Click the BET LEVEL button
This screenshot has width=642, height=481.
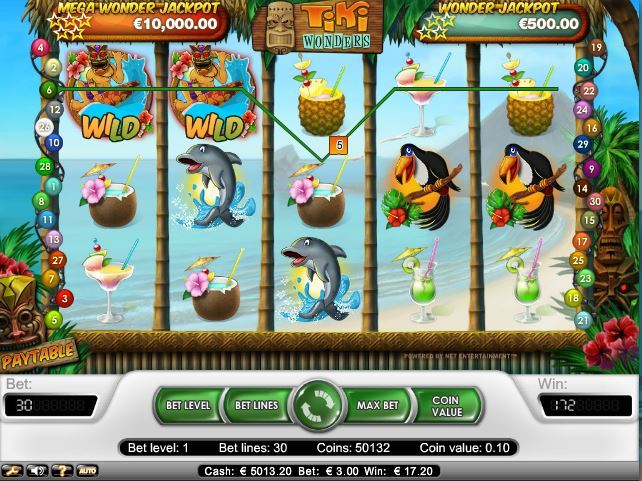point(188,406)
